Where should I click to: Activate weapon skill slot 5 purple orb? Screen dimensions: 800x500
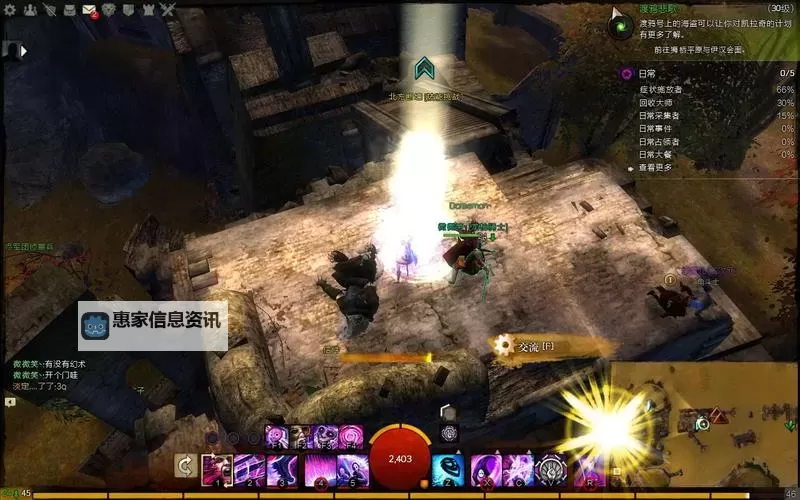click(349, 467)
